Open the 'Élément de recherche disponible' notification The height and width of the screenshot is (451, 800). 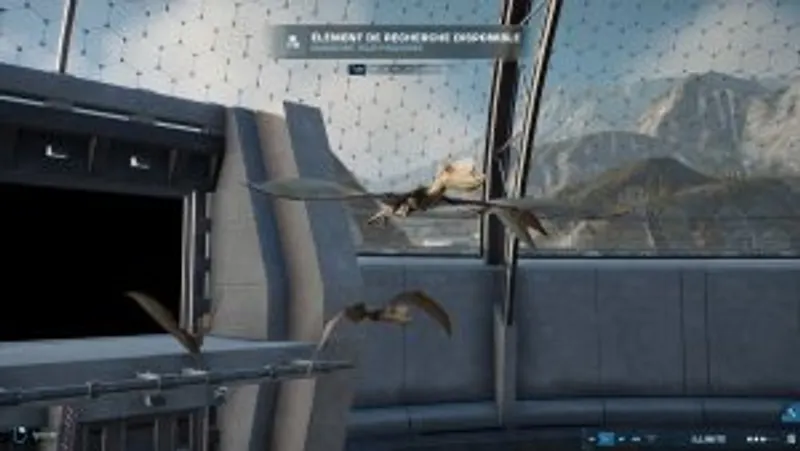point(398,42)
